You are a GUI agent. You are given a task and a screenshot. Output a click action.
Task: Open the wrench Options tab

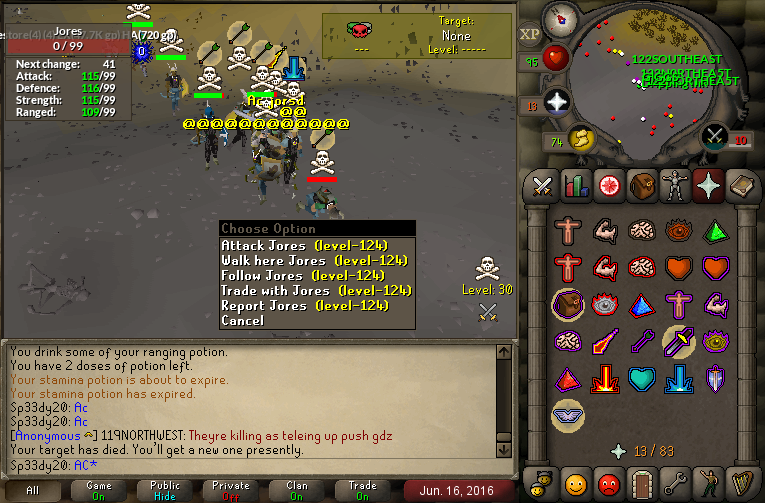coord(674,484)
